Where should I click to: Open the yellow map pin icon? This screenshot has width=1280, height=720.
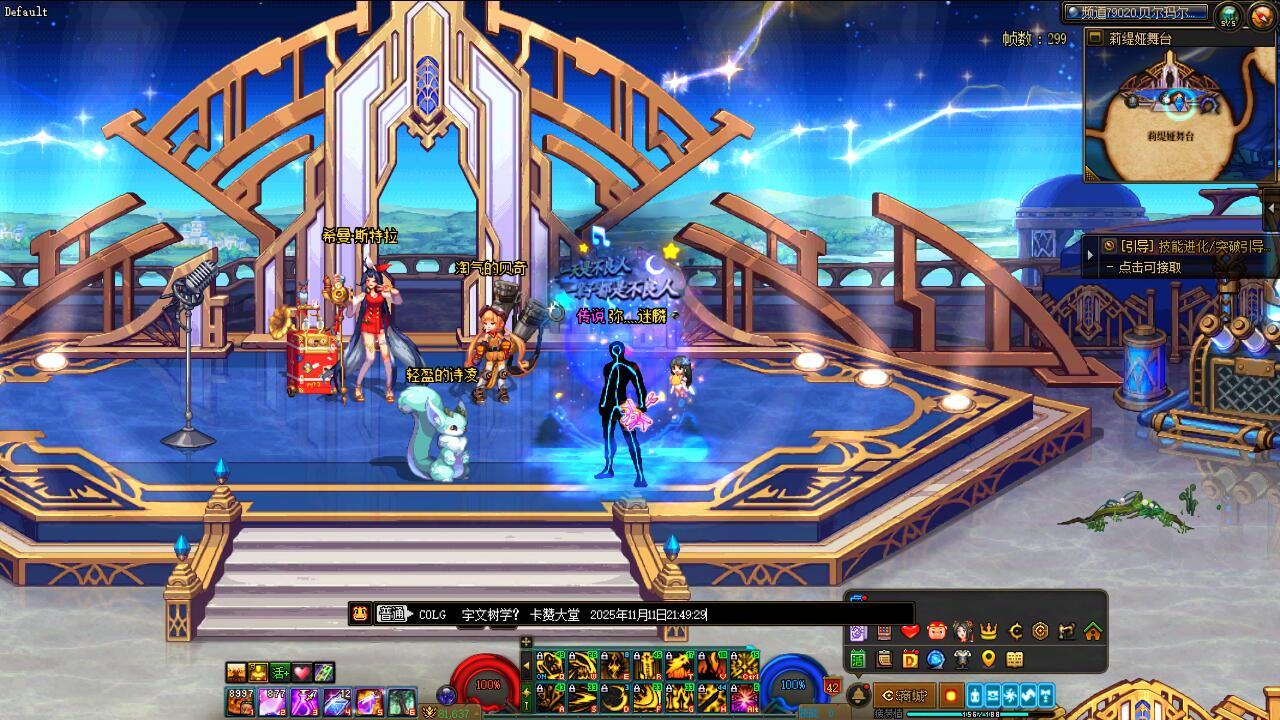point(989,659)
